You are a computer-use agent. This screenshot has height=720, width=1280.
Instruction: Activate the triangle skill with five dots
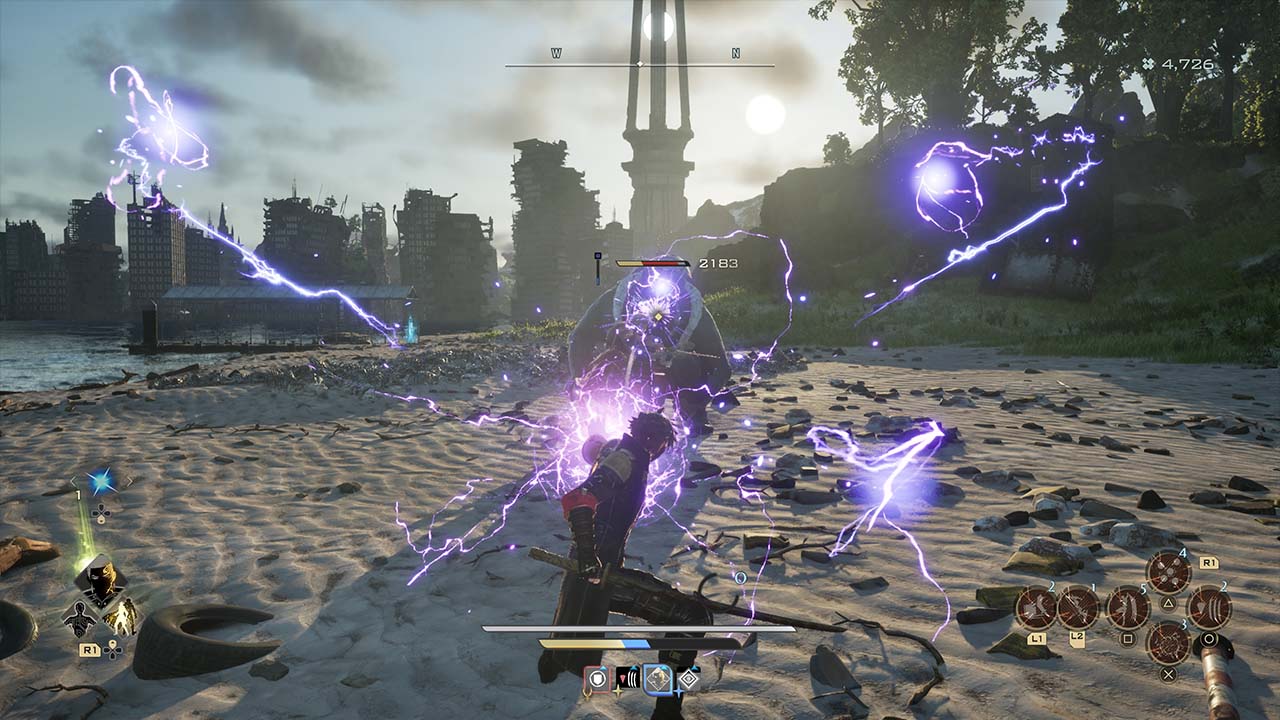coord(1168,573)
